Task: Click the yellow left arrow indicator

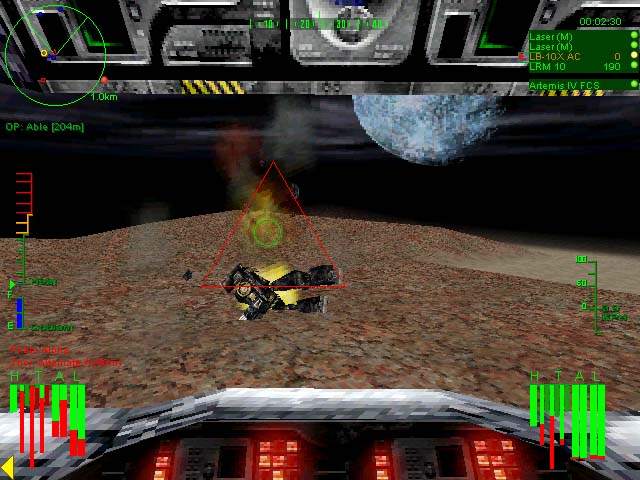Action: [7, 466]
